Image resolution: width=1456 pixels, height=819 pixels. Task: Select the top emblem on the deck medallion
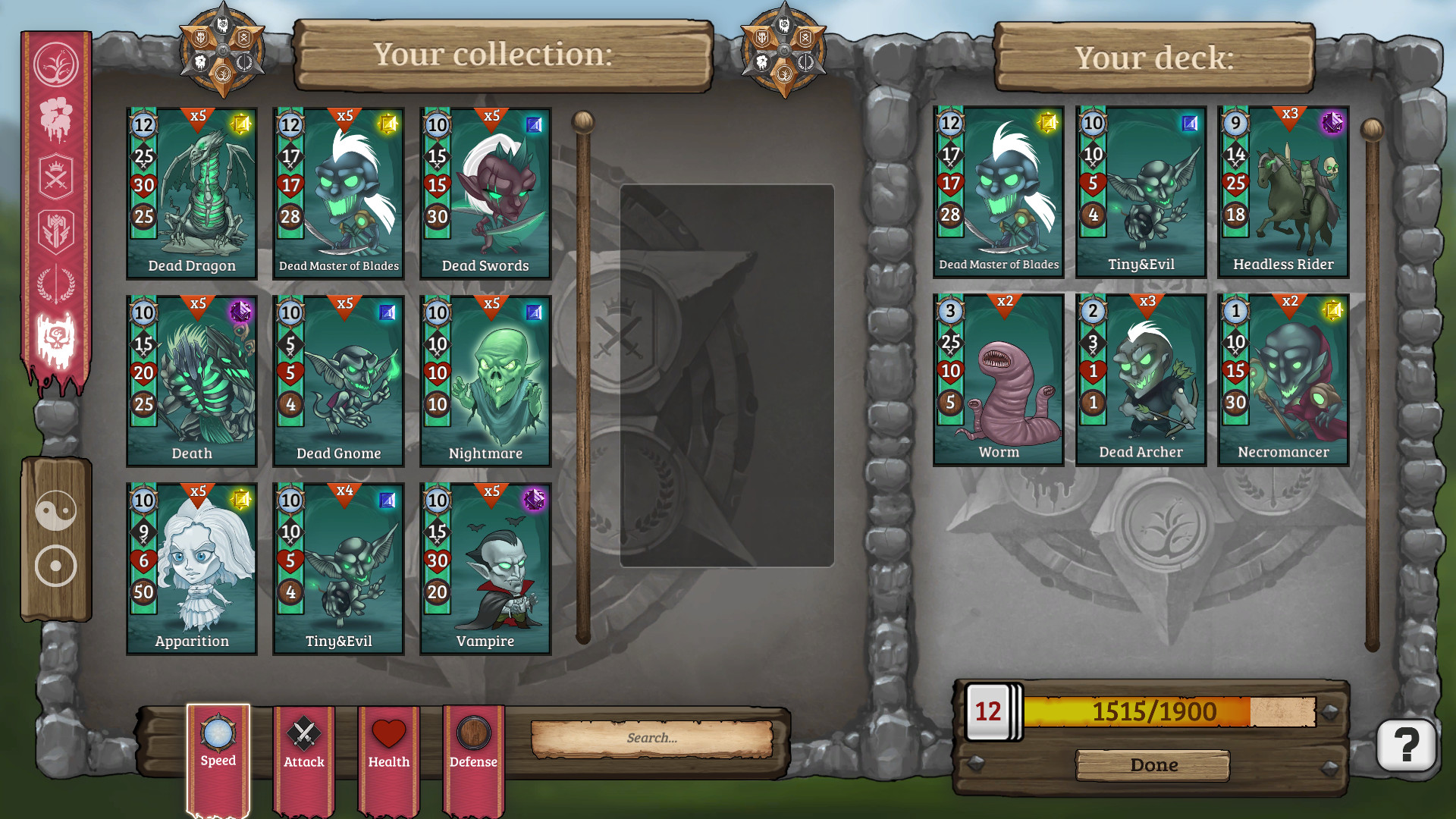tap(785, 23)
